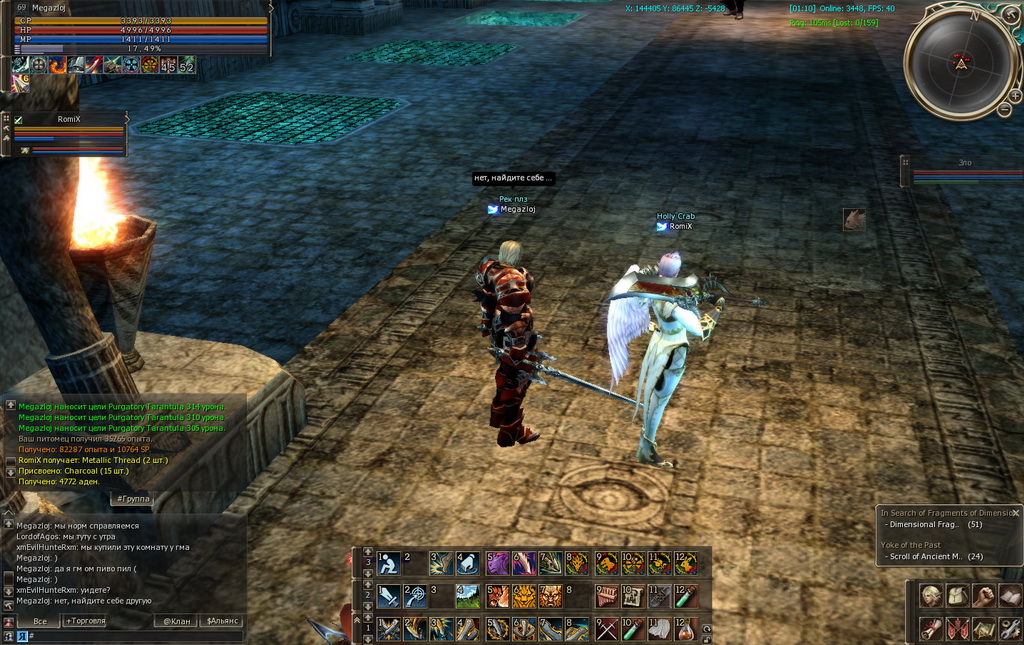Open the world map icon
Viewport: 1024px width, 645px height.
[983, 629]
